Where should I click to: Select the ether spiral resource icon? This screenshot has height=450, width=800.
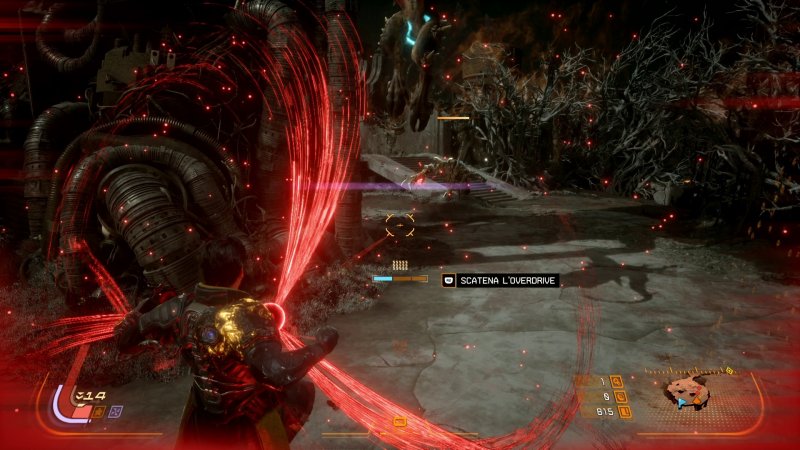pyautogui.click(x=617, y=395)
